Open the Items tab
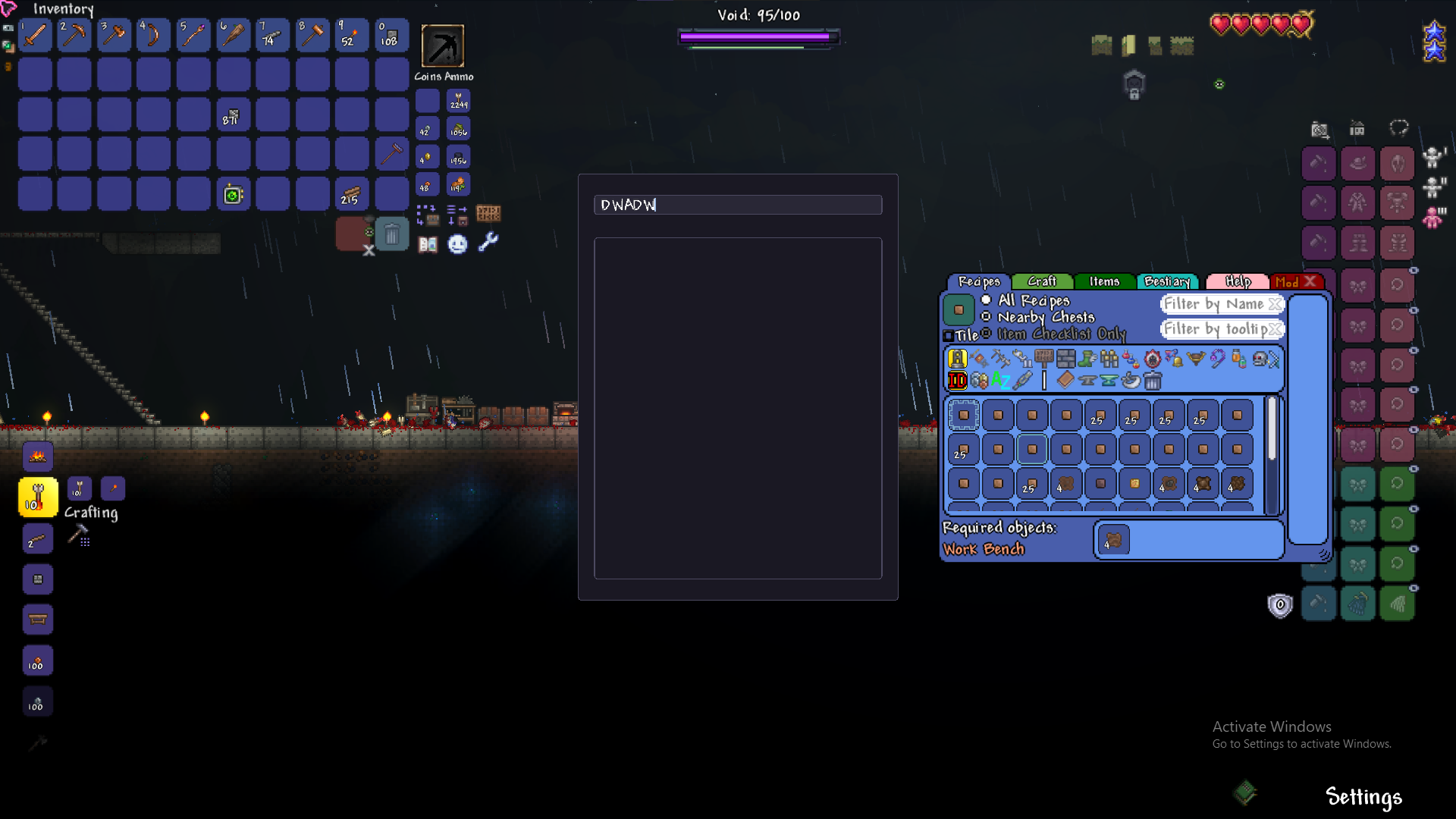 pos(1104,281)
